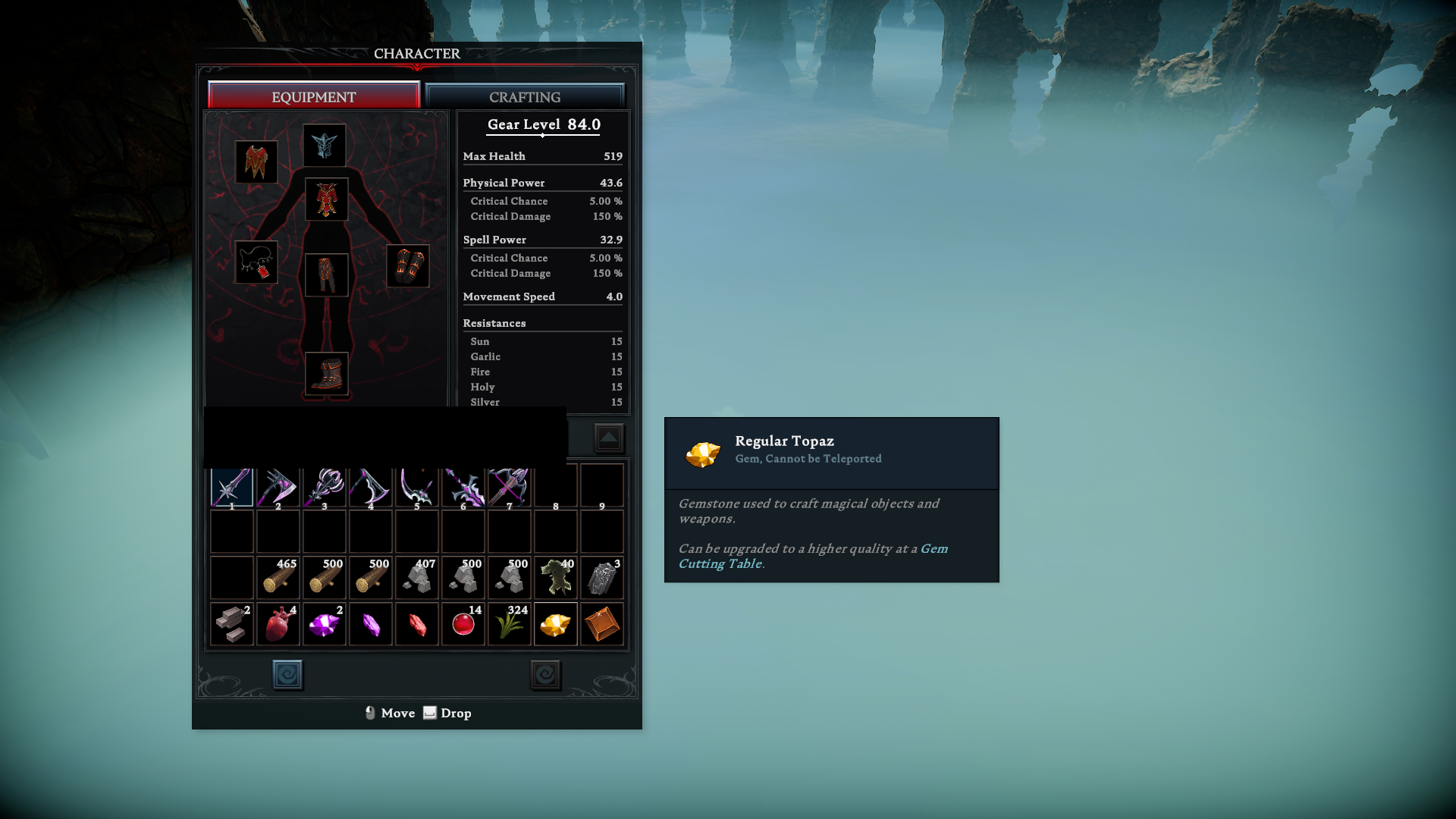The width and height of the screenshot is (1456, 819).
Task: Select the equipped boots slot
Action: pos(327,373)
